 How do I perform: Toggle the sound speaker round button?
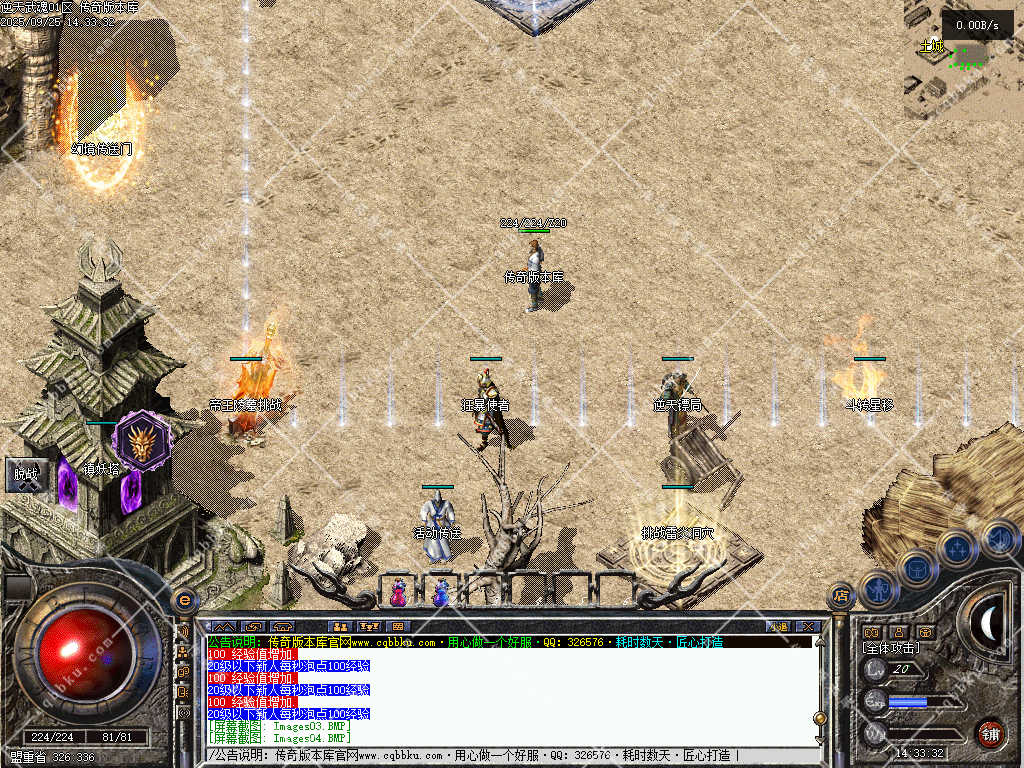[x=999, y=537]
